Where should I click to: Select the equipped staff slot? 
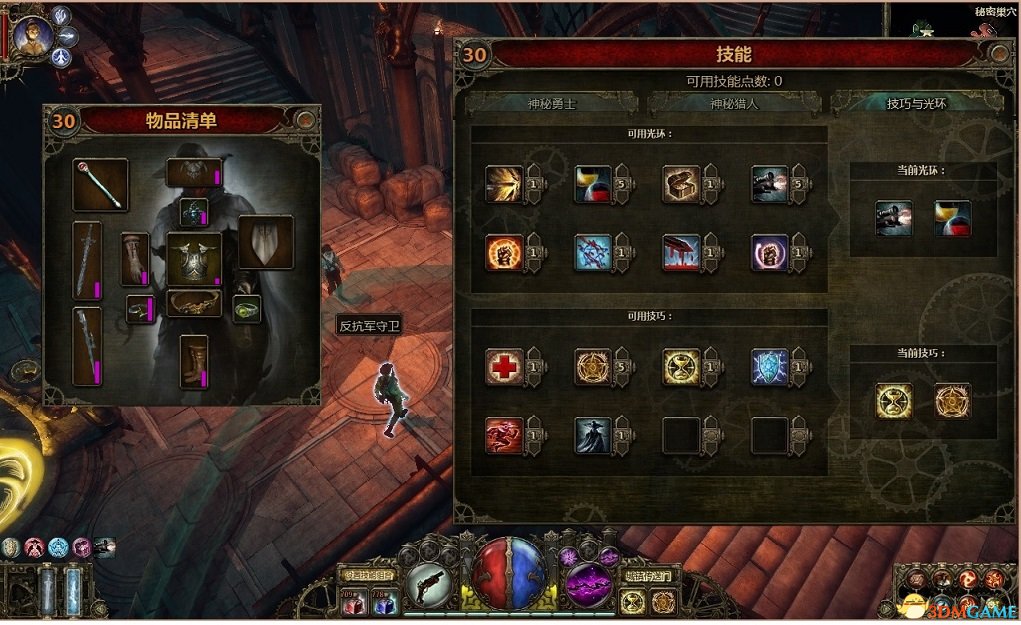pos(100,185)
